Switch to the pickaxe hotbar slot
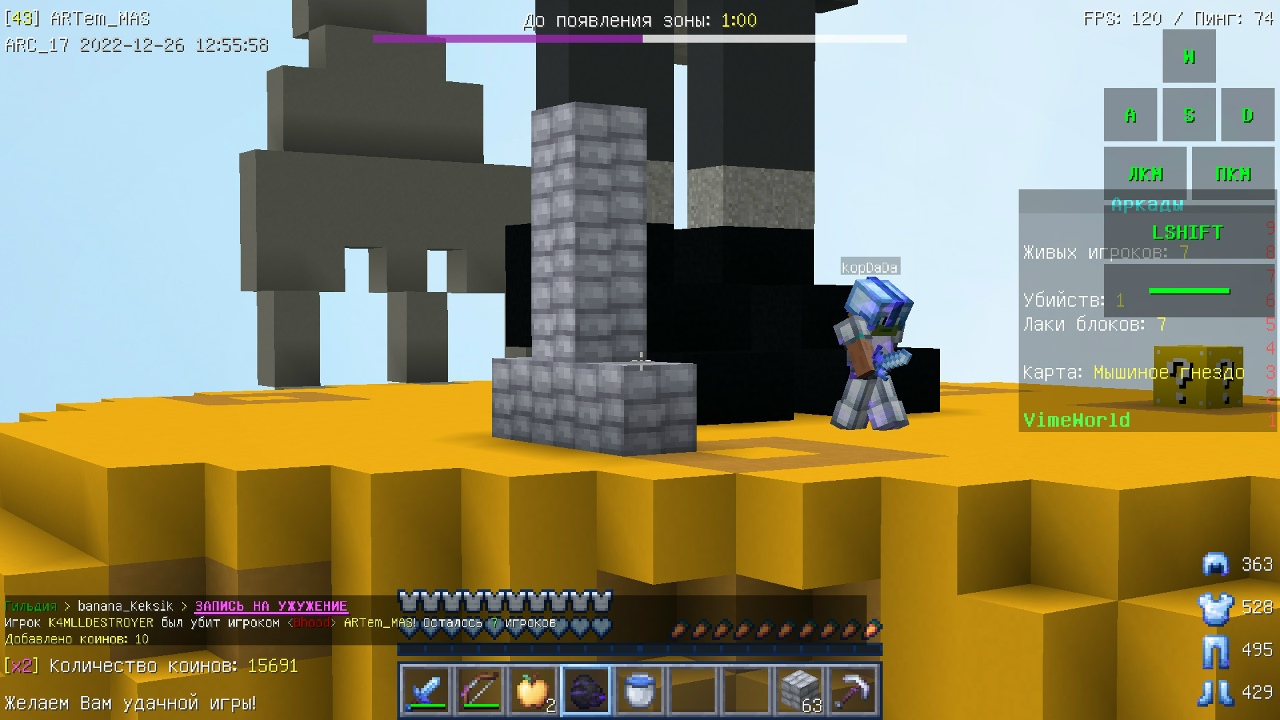1280x720 pixels. [854, 691]
